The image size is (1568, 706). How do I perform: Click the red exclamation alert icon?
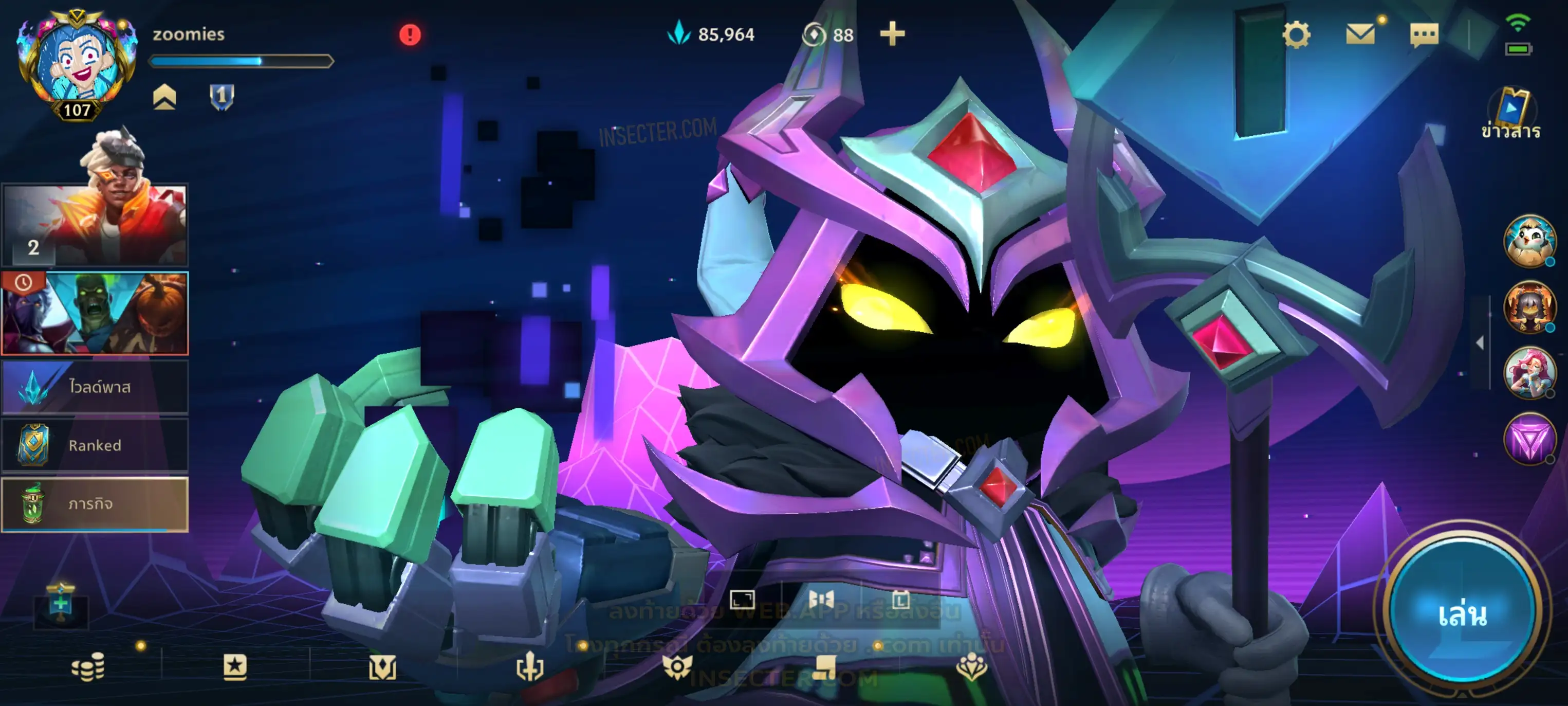click(x=410, y=35)
